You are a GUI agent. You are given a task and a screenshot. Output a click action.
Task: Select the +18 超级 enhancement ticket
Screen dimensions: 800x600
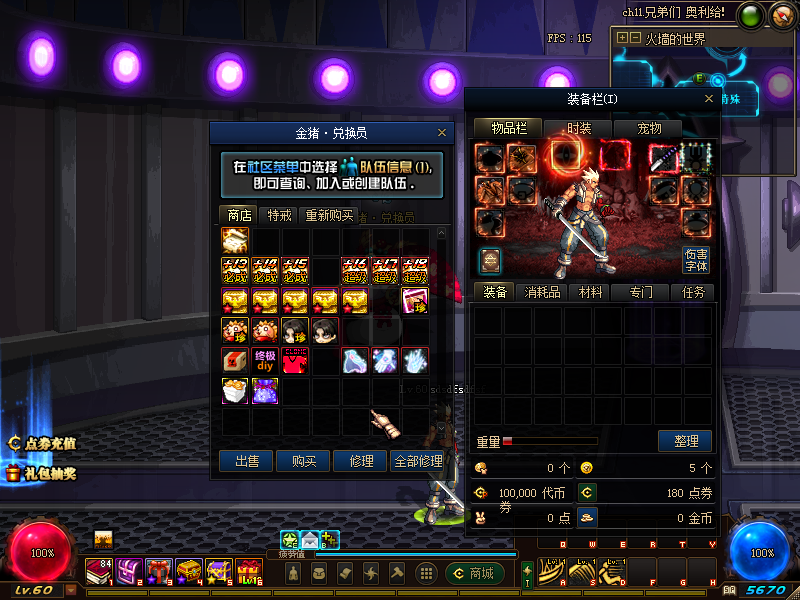(415, 270)
